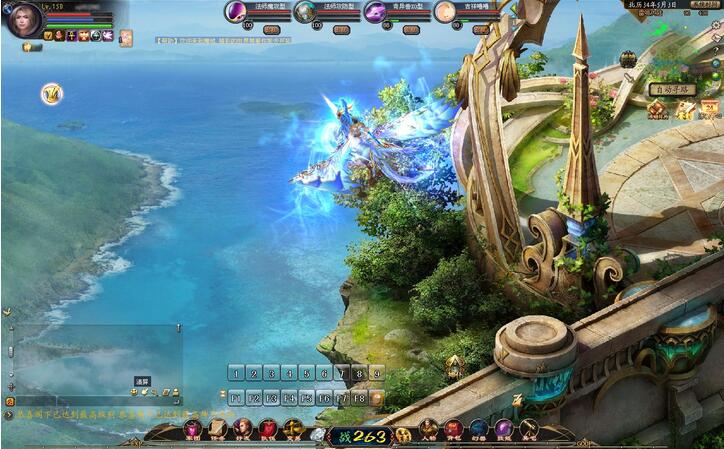Screen dimensions: 724x449
Task: Select hotbar slot number 1
Action: coord(236,373)
